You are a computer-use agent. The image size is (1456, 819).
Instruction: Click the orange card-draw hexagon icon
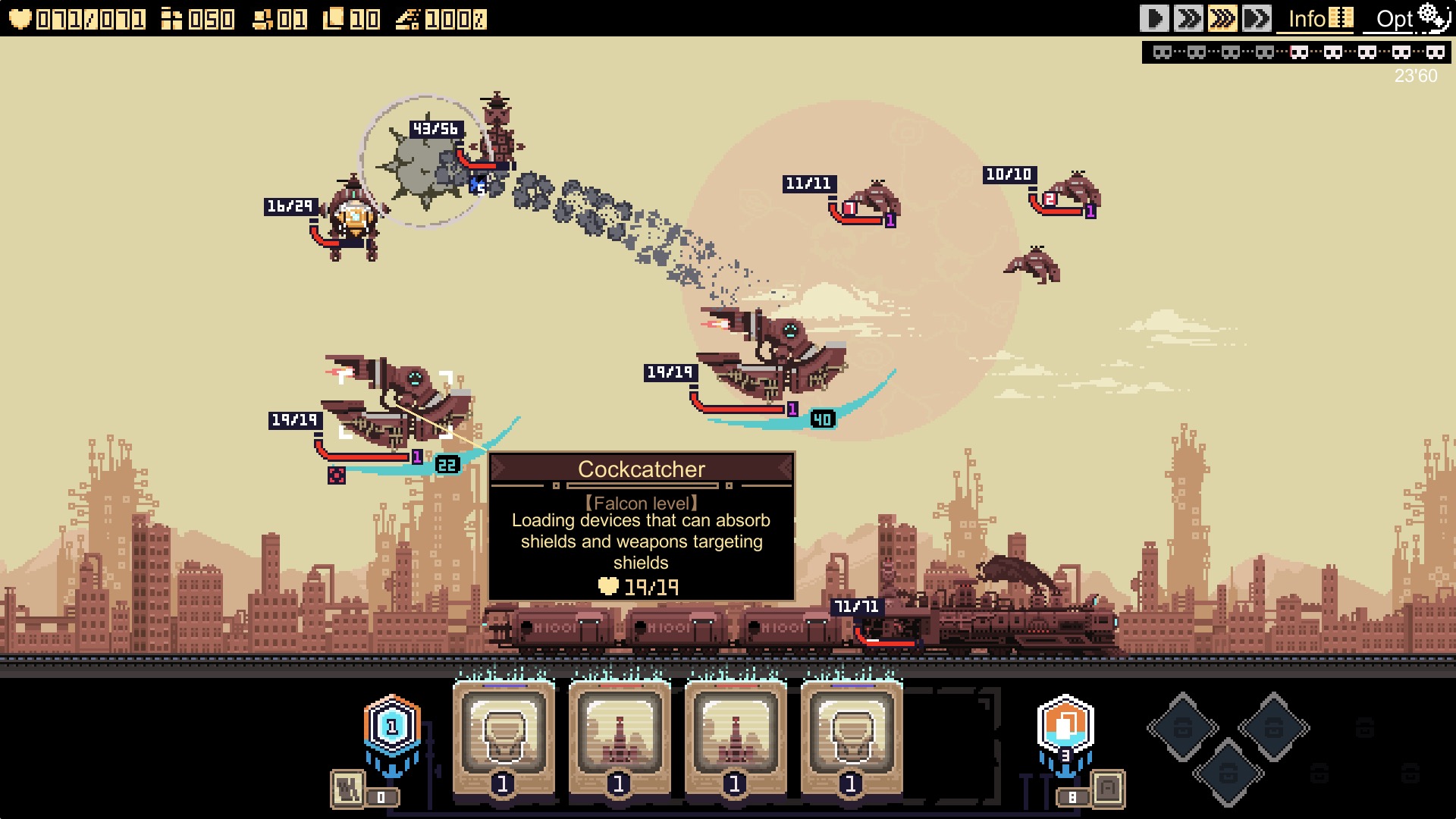click(x=1065, y=725)
